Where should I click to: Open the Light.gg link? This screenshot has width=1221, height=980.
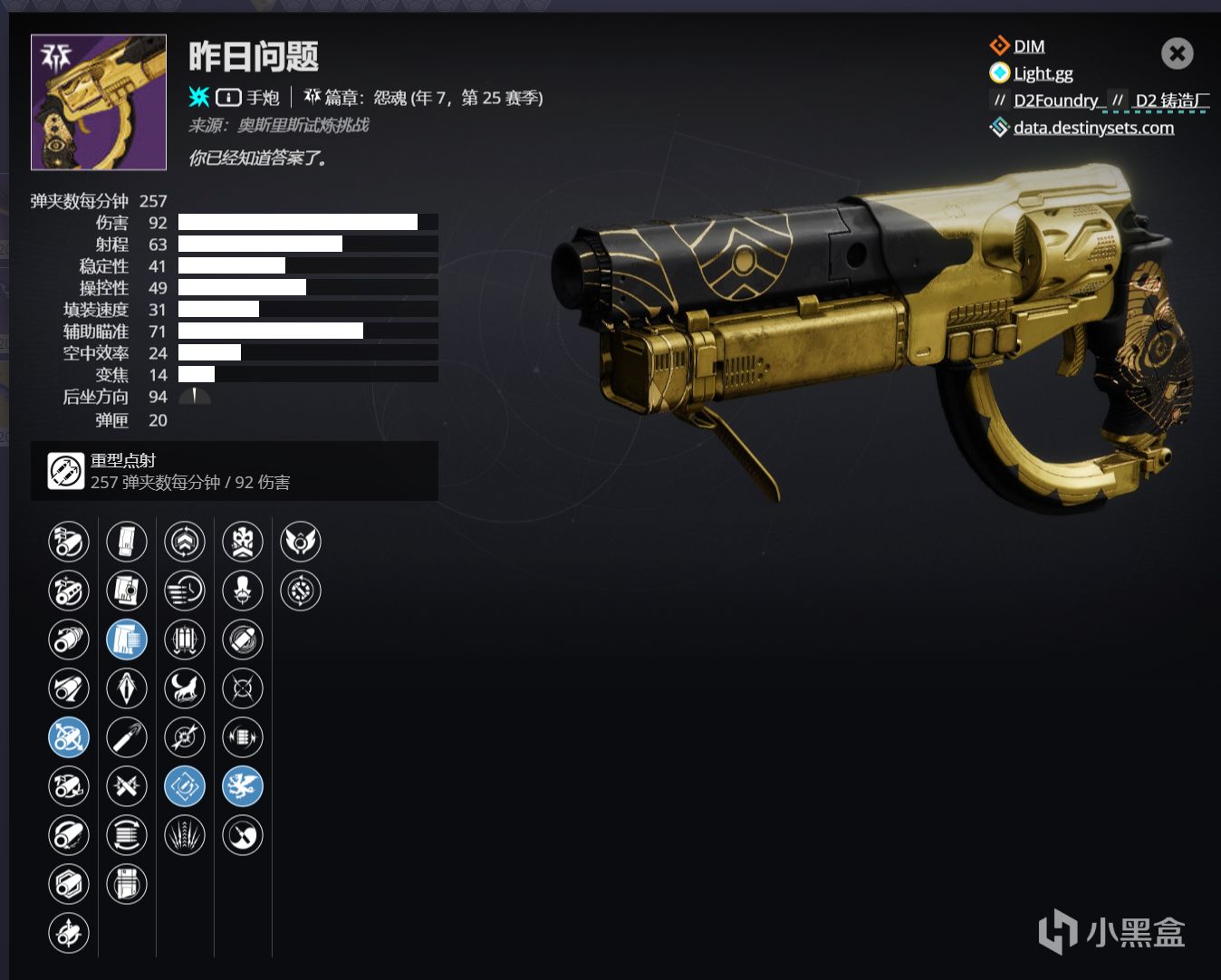[1043, 73]
